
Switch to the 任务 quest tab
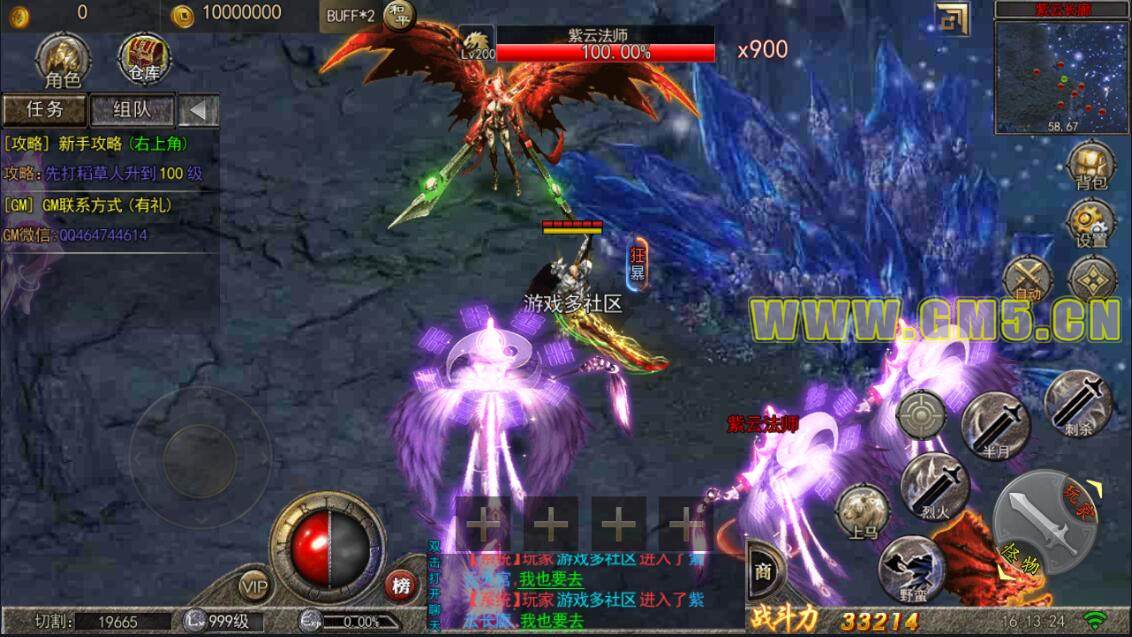click(x=44, y=110)
